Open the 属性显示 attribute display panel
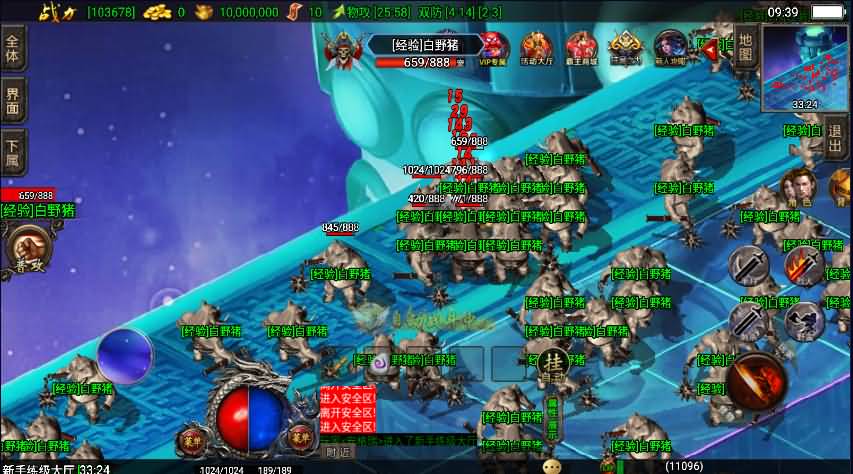Screen dimensions: 853x474 [x=551, y=418]
